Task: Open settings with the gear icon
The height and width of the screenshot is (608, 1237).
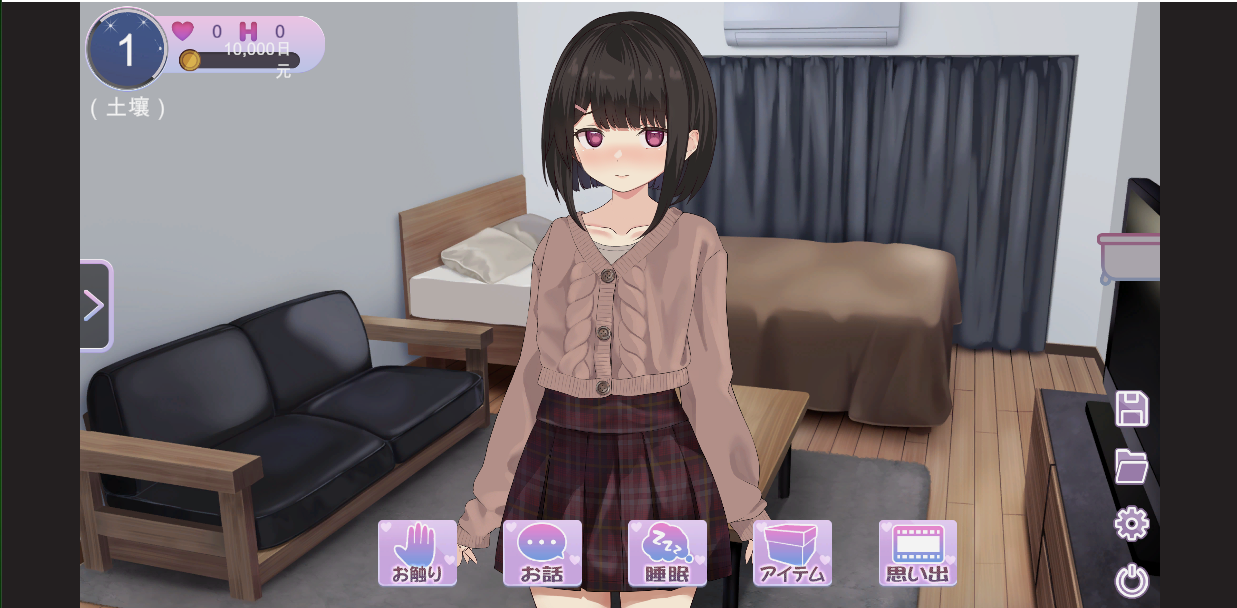Action: pos(1132,524)
